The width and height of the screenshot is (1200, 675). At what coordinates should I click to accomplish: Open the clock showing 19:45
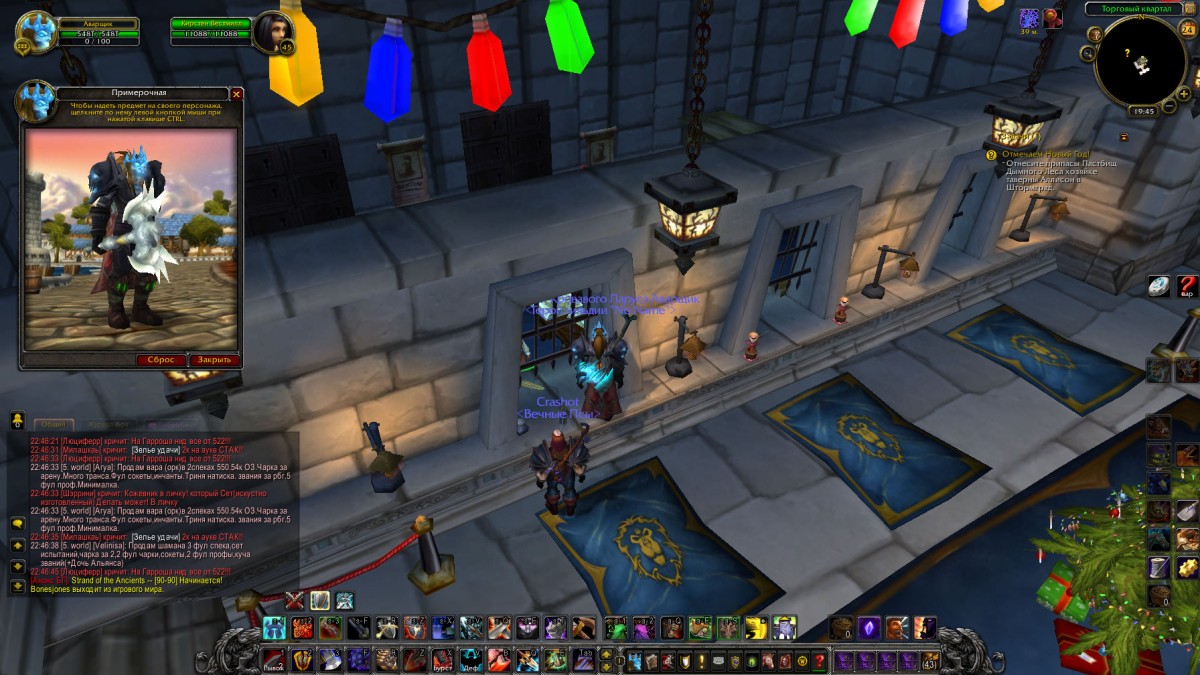(1142, 111)
